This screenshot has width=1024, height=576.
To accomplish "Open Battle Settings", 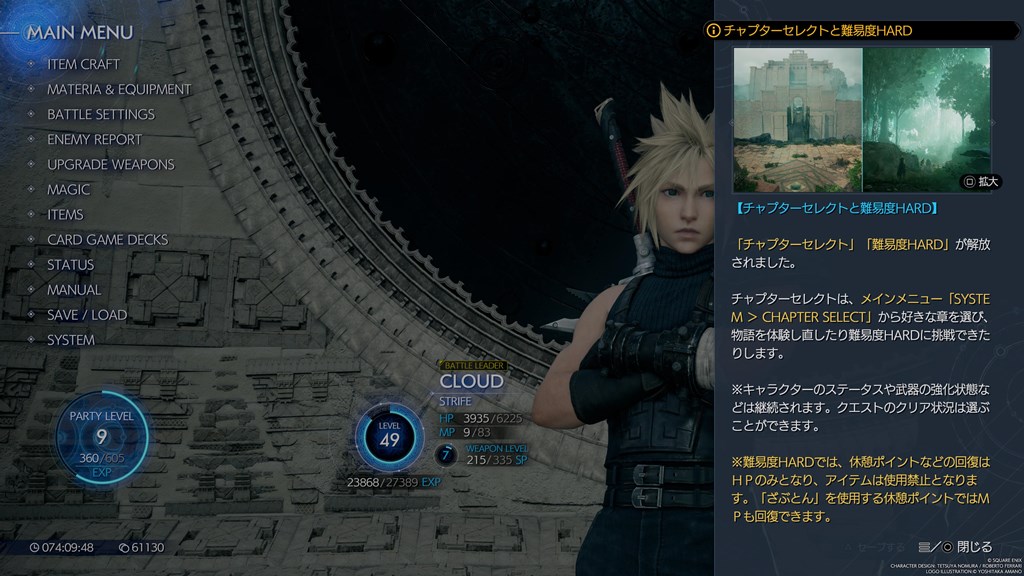I will pyautogui.click(x=100, y=114).
